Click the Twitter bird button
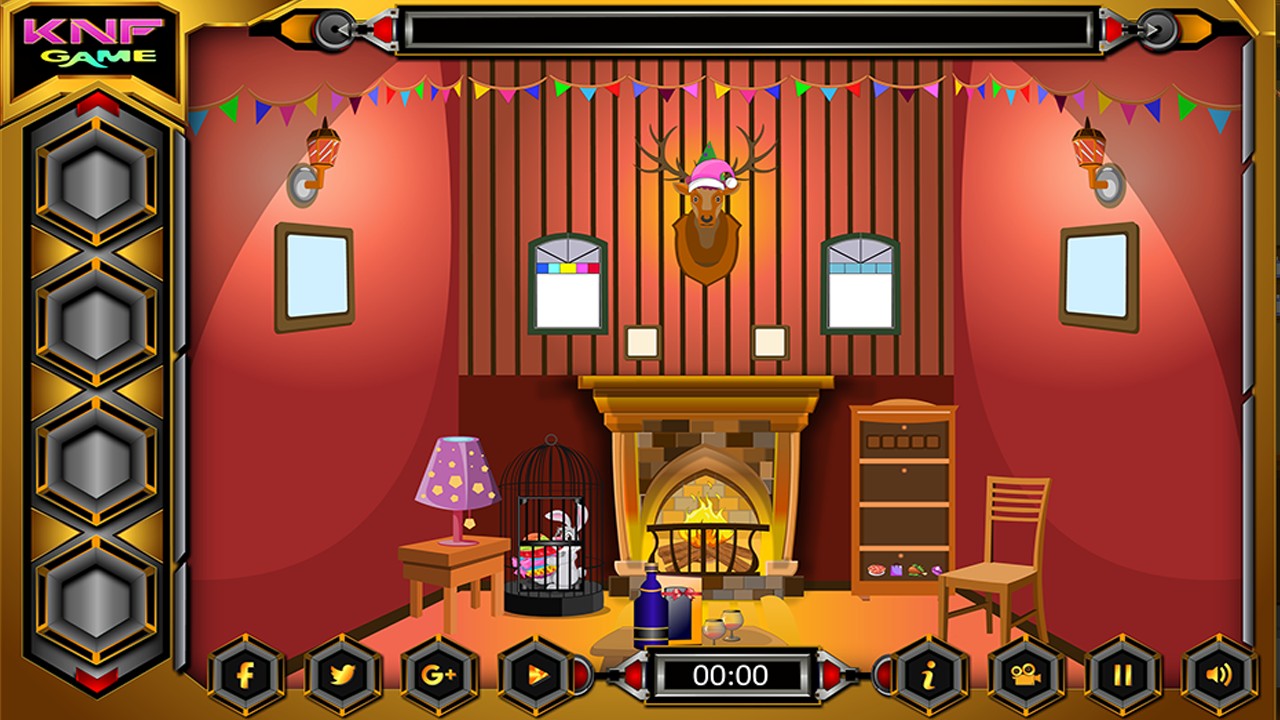This screenshot has height=720, width=1280. tap(343, 675)
